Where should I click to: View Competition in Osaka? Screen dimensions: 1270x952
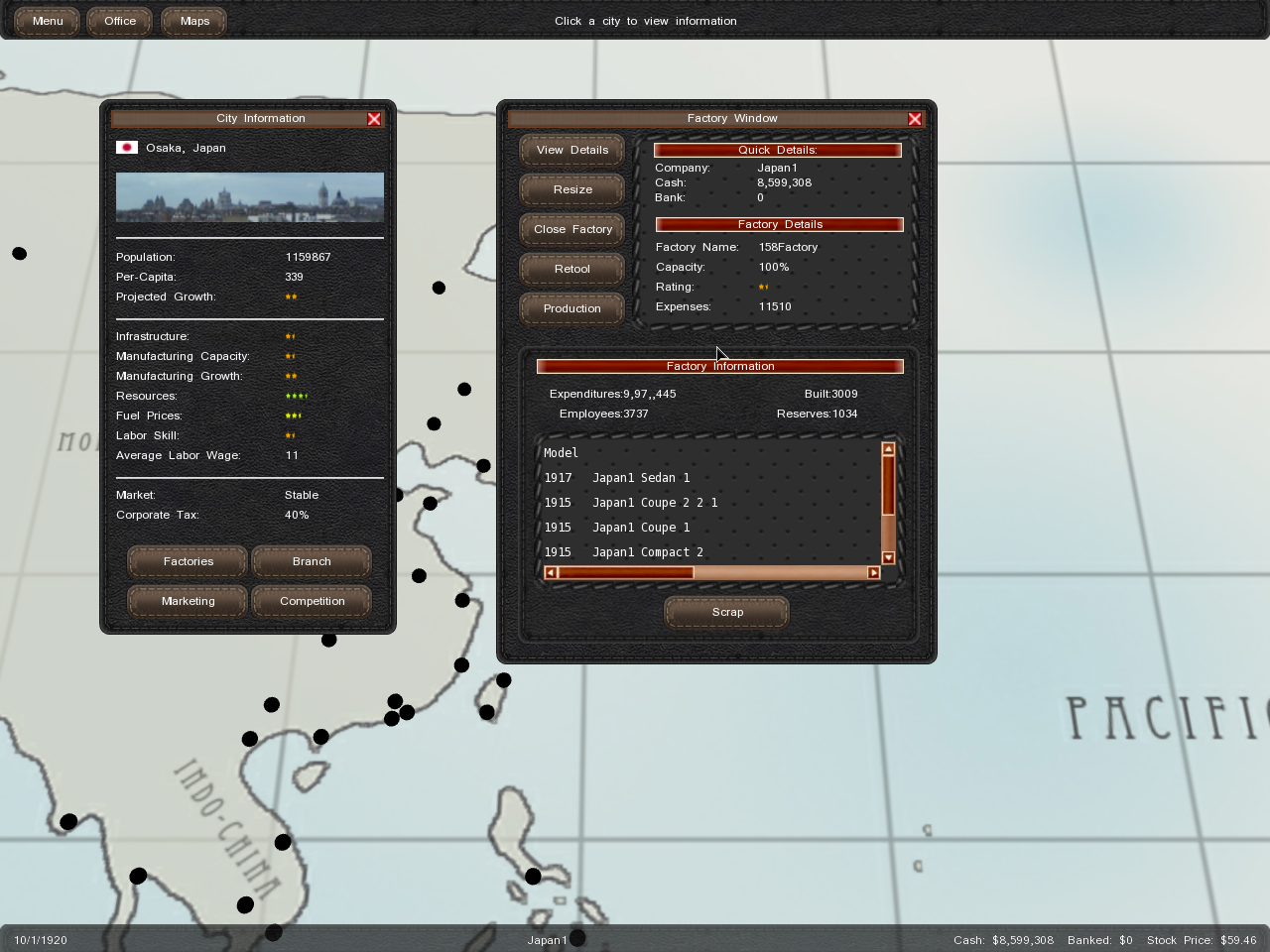click(x=312, y=601)
